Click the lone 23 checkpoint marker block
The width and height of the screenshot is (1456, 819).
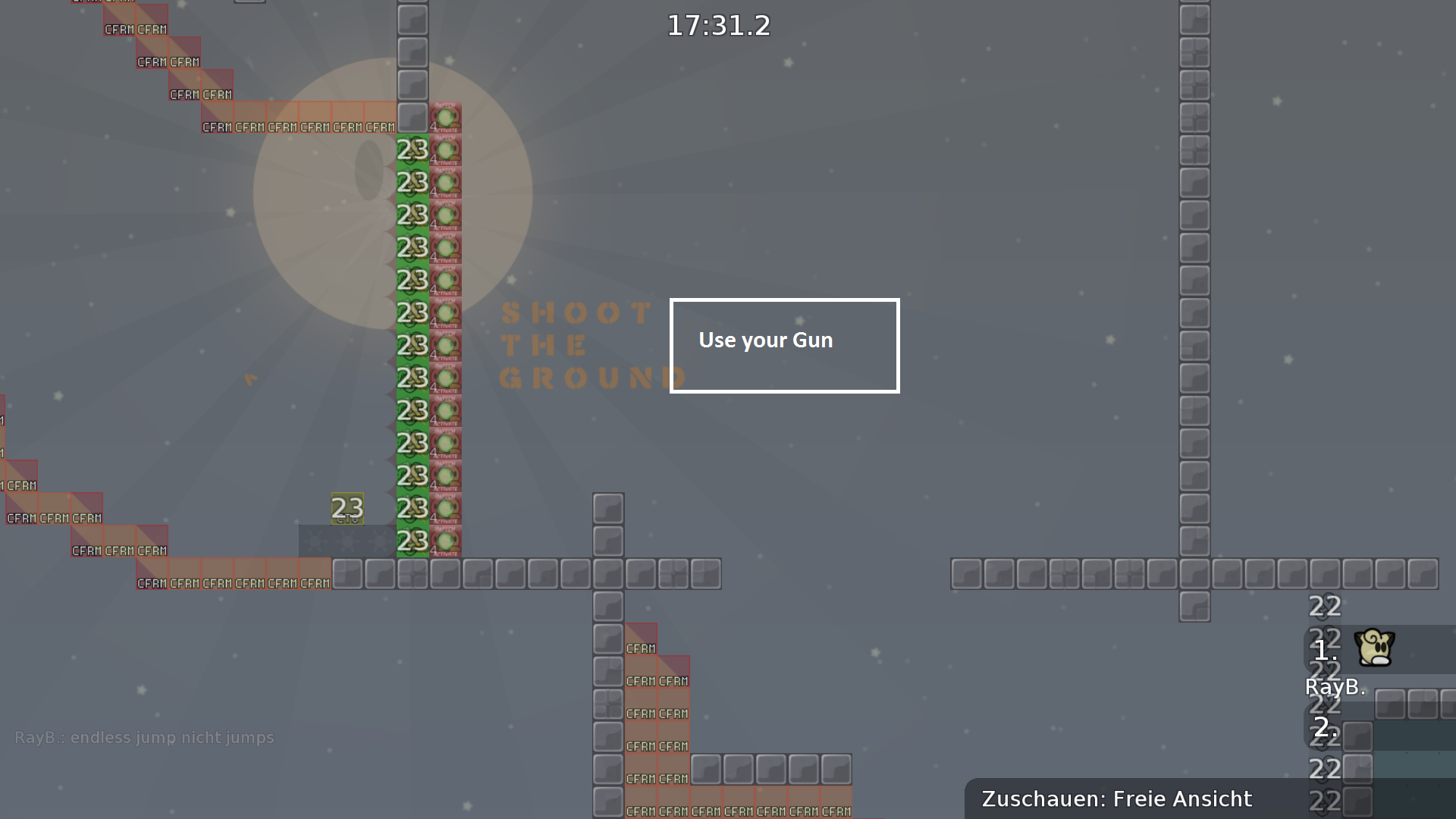pos(347,508)
